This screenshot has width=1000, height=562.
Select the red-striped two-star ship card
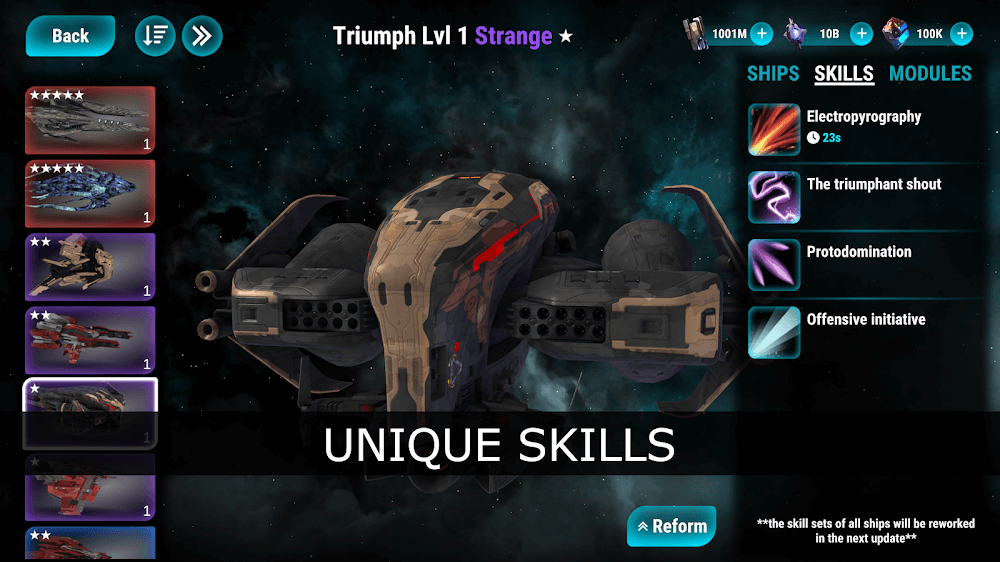tap(90, 340)
